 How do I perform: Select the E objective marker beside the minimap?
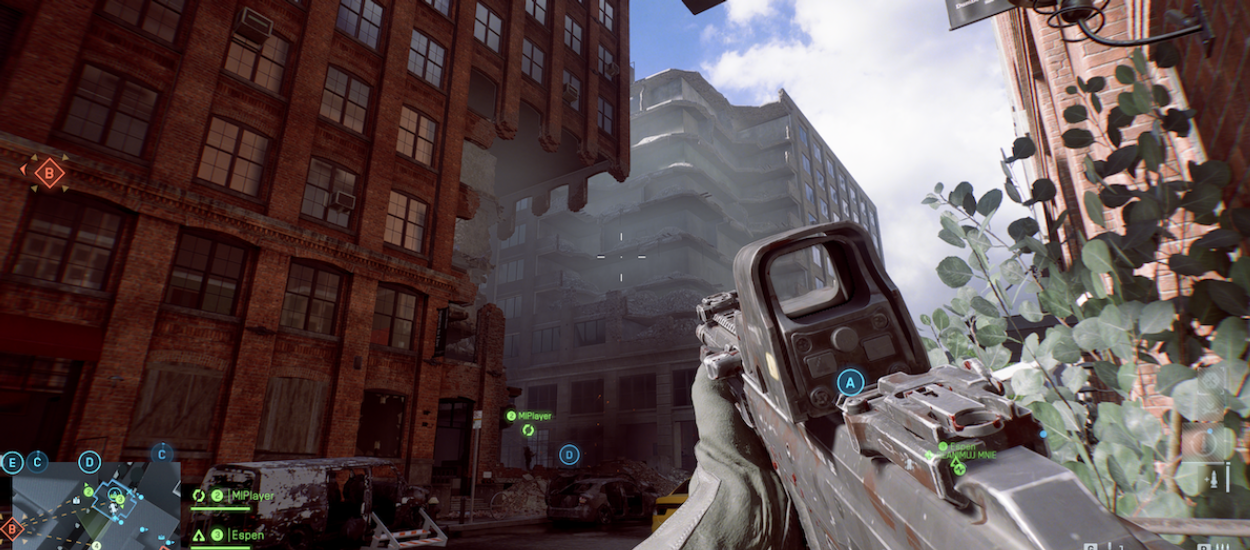click(12, 462)
